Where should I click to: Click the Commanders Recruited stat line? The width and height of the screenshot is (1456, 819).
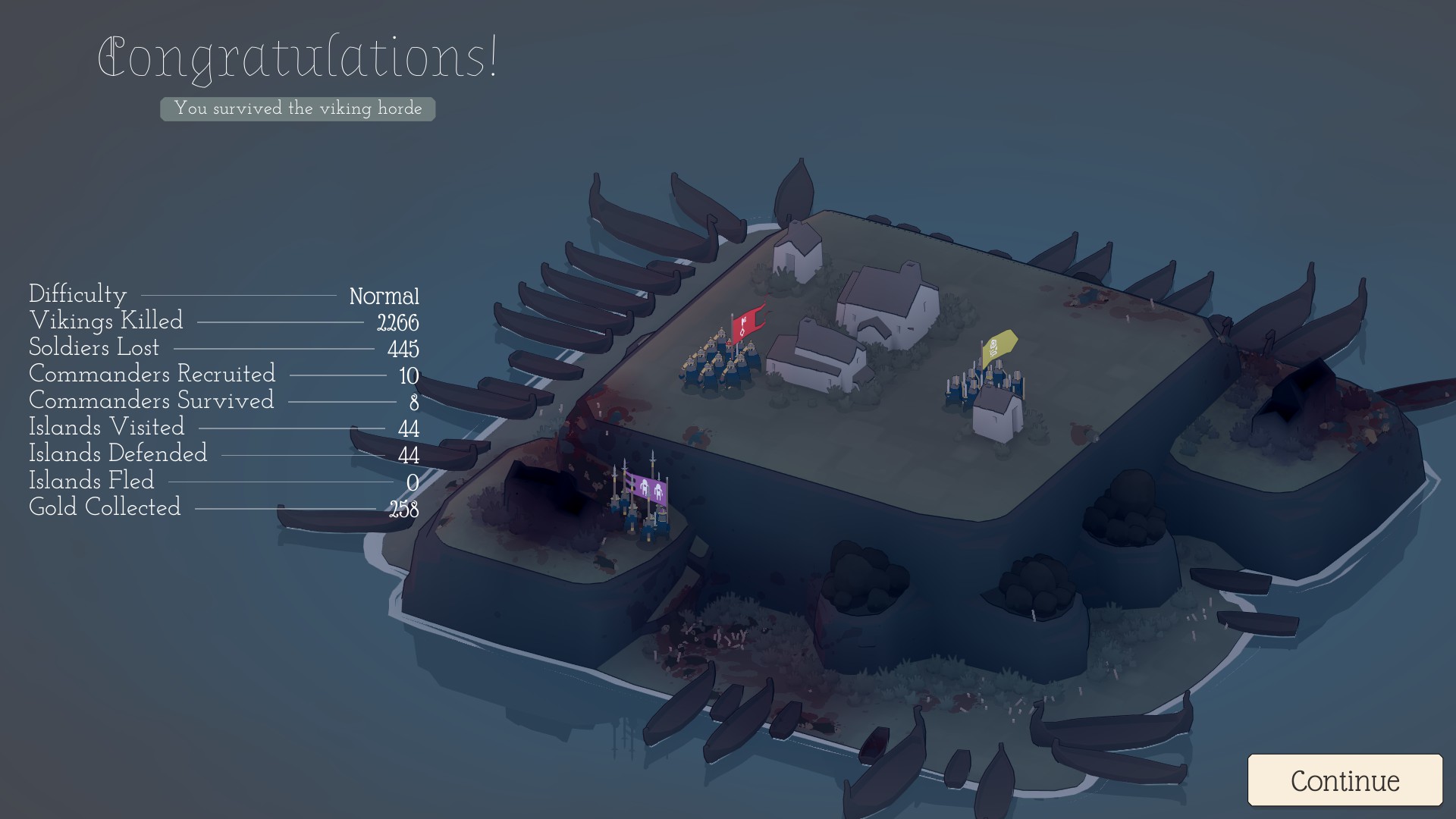click(x=220, y=375)
